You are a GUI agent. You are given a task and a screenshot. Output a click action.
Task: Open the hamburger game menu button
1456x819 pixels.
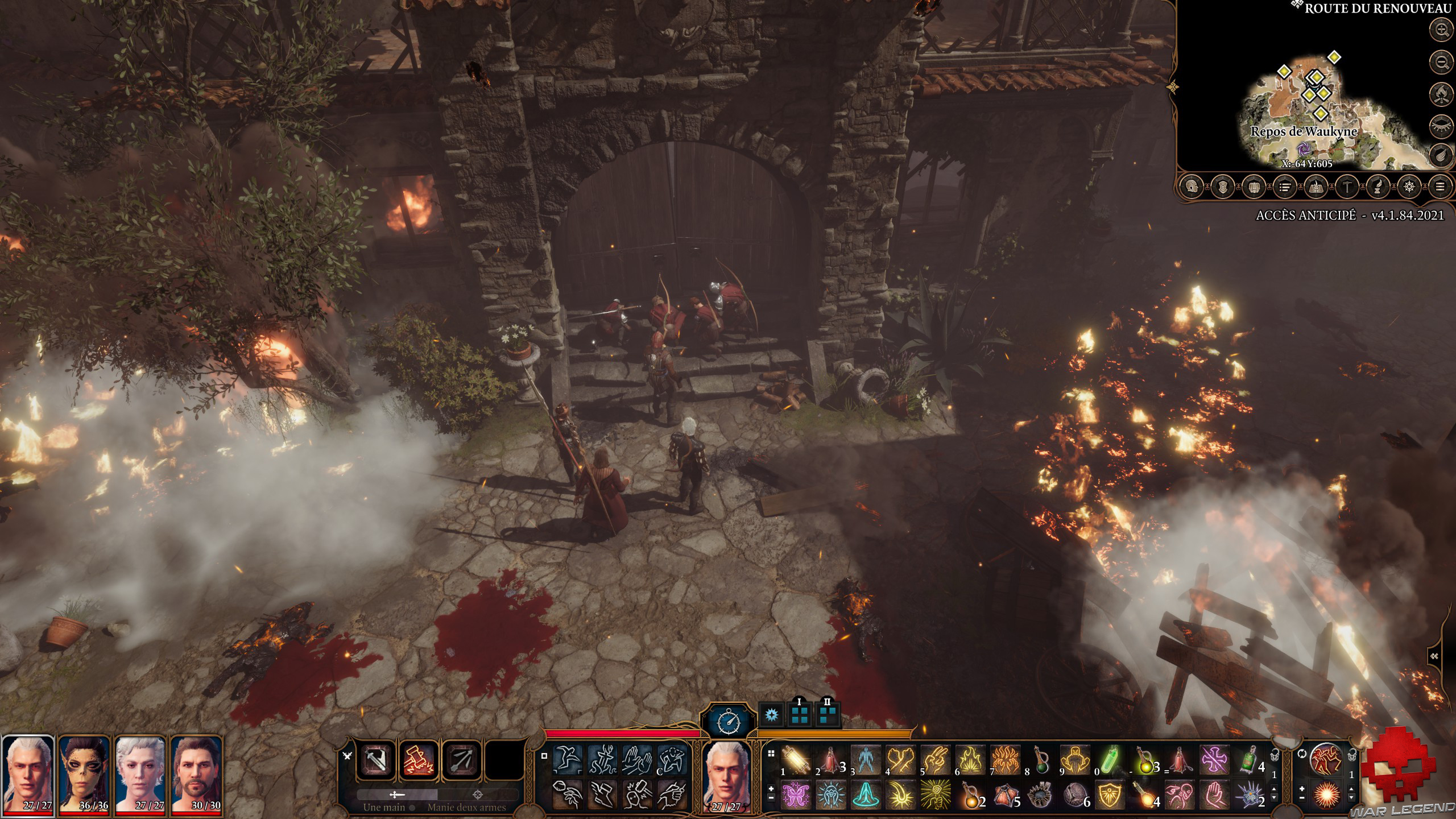pos(1440,187)
